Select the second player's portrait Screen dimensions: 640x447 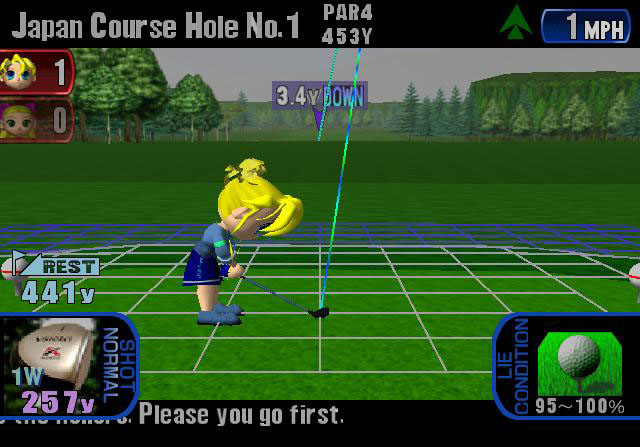pos(18,118)
